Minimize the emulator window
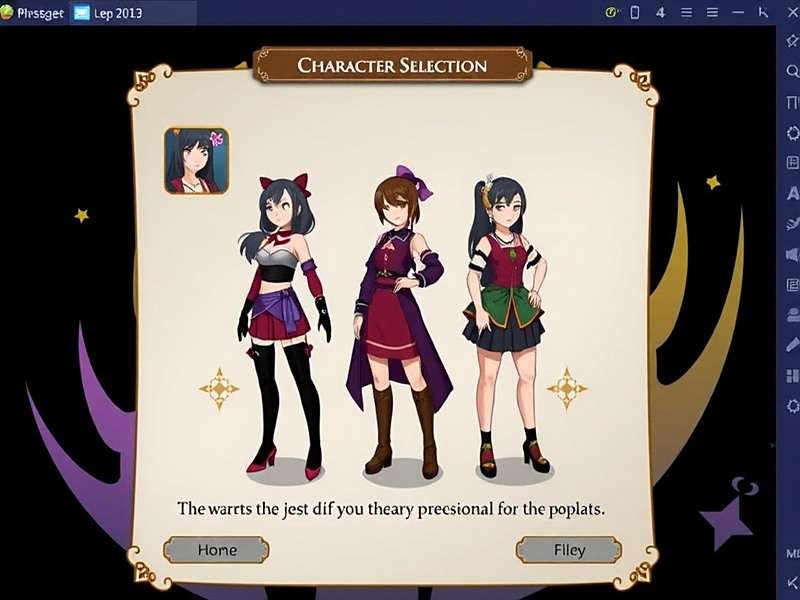 (x=737, y=12)
